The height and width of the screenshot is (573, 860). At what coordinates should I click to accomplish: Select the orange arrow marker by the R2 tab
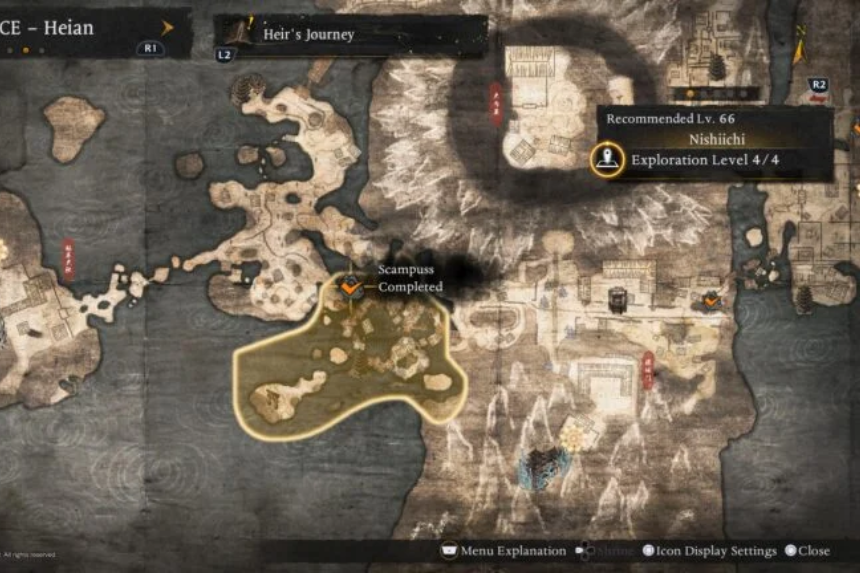click(x=799, y=46)
